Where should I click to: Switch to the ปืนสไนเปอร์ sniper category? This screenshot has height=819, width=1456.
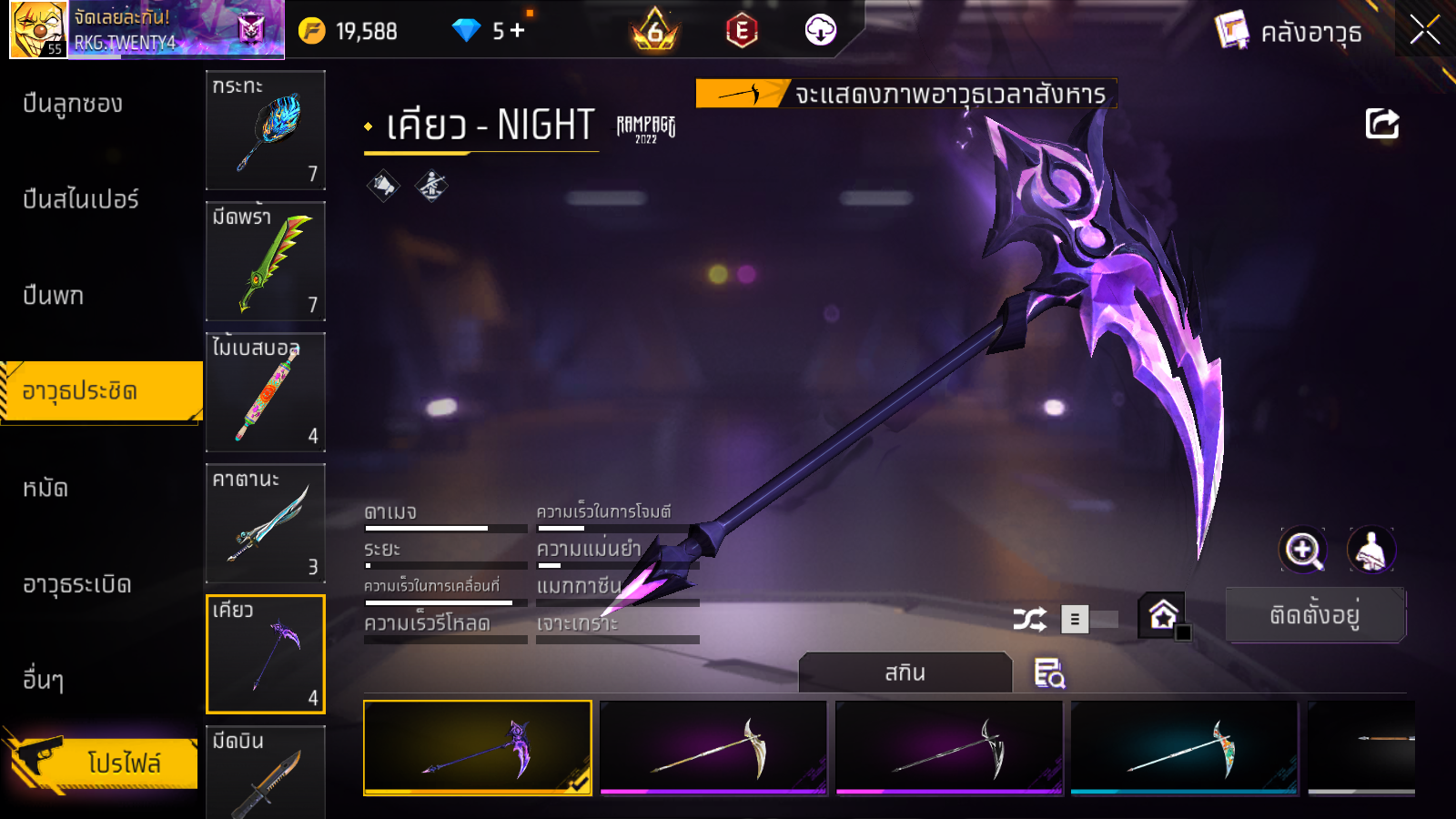click(x=81, y=199)
